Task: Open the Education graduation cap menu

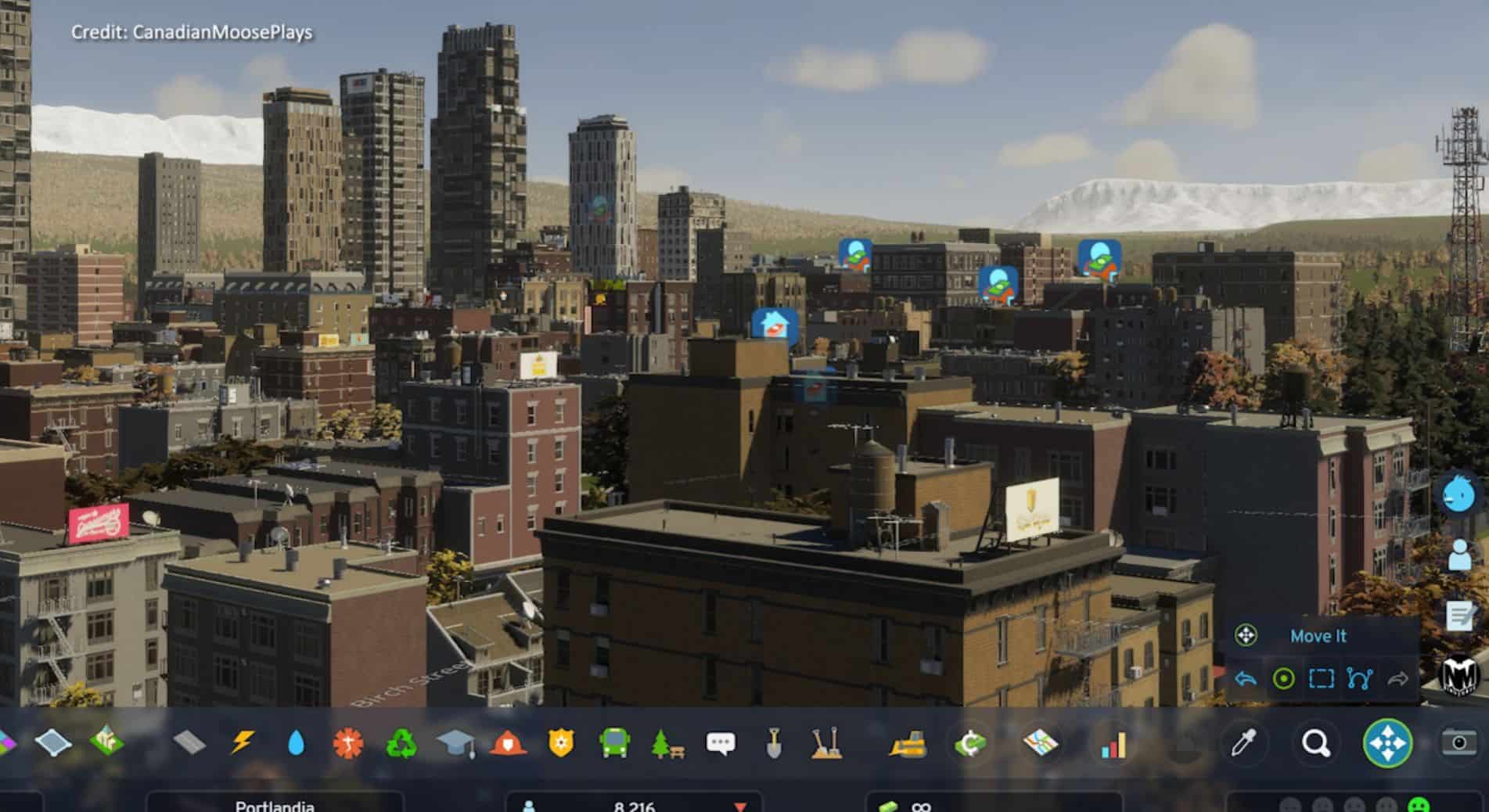Action: (x=455, y=743)
